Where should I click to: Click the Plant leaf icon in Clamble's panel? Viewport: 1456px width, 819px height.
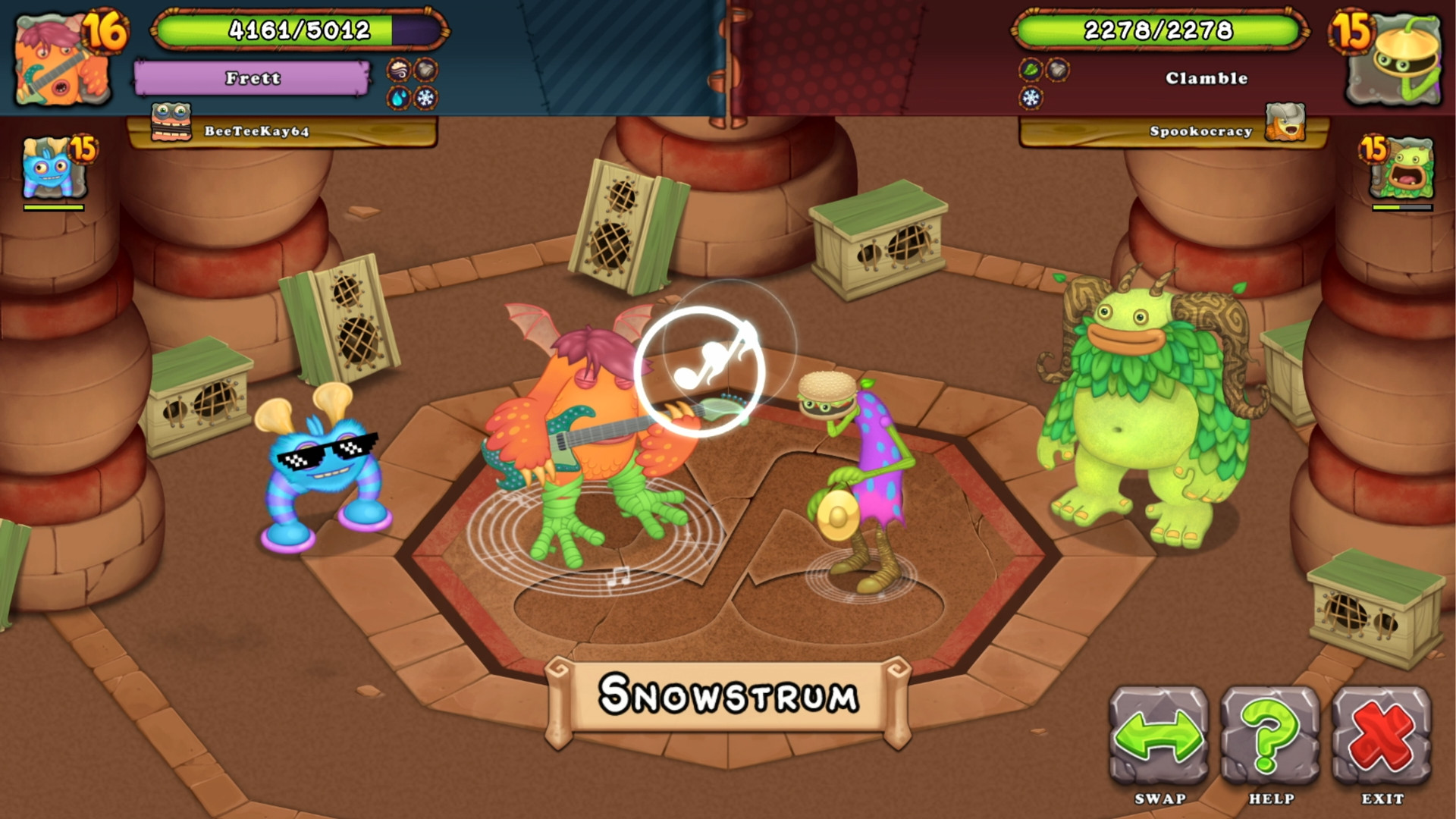coord(1029,68)
